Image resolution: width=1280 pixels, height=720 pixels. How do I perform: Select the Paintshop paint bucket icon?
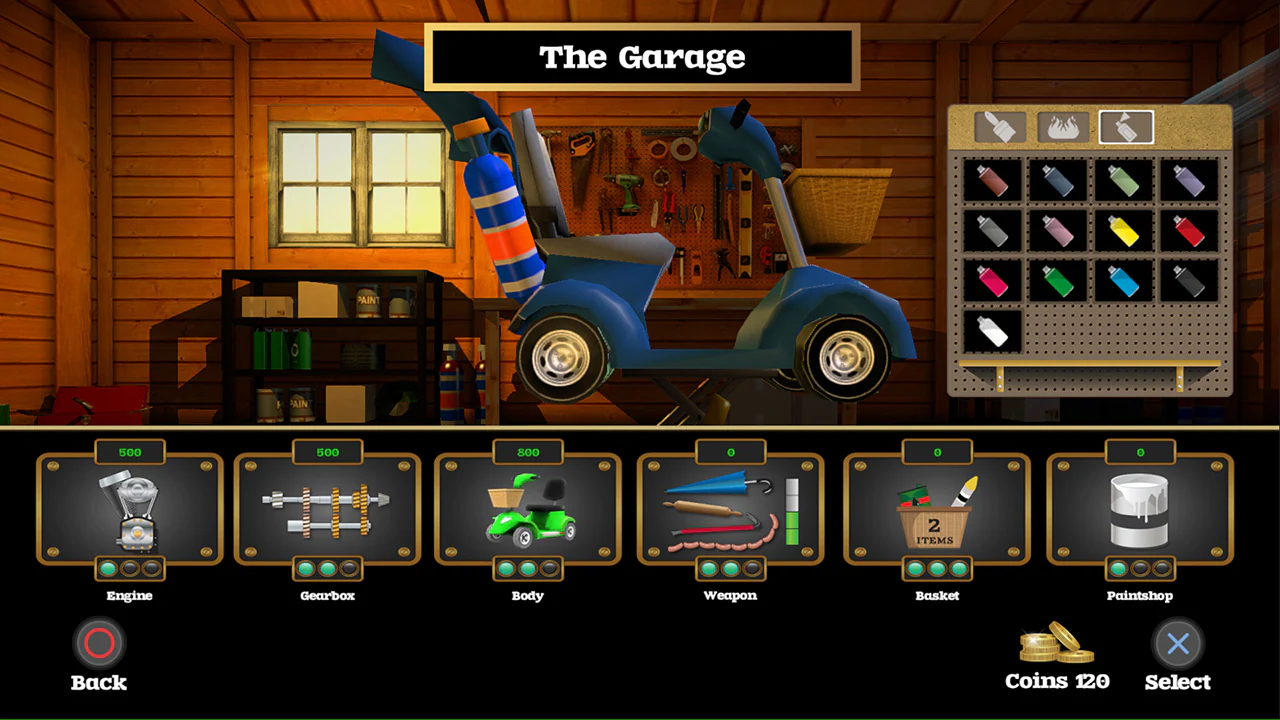[1140, 510]
